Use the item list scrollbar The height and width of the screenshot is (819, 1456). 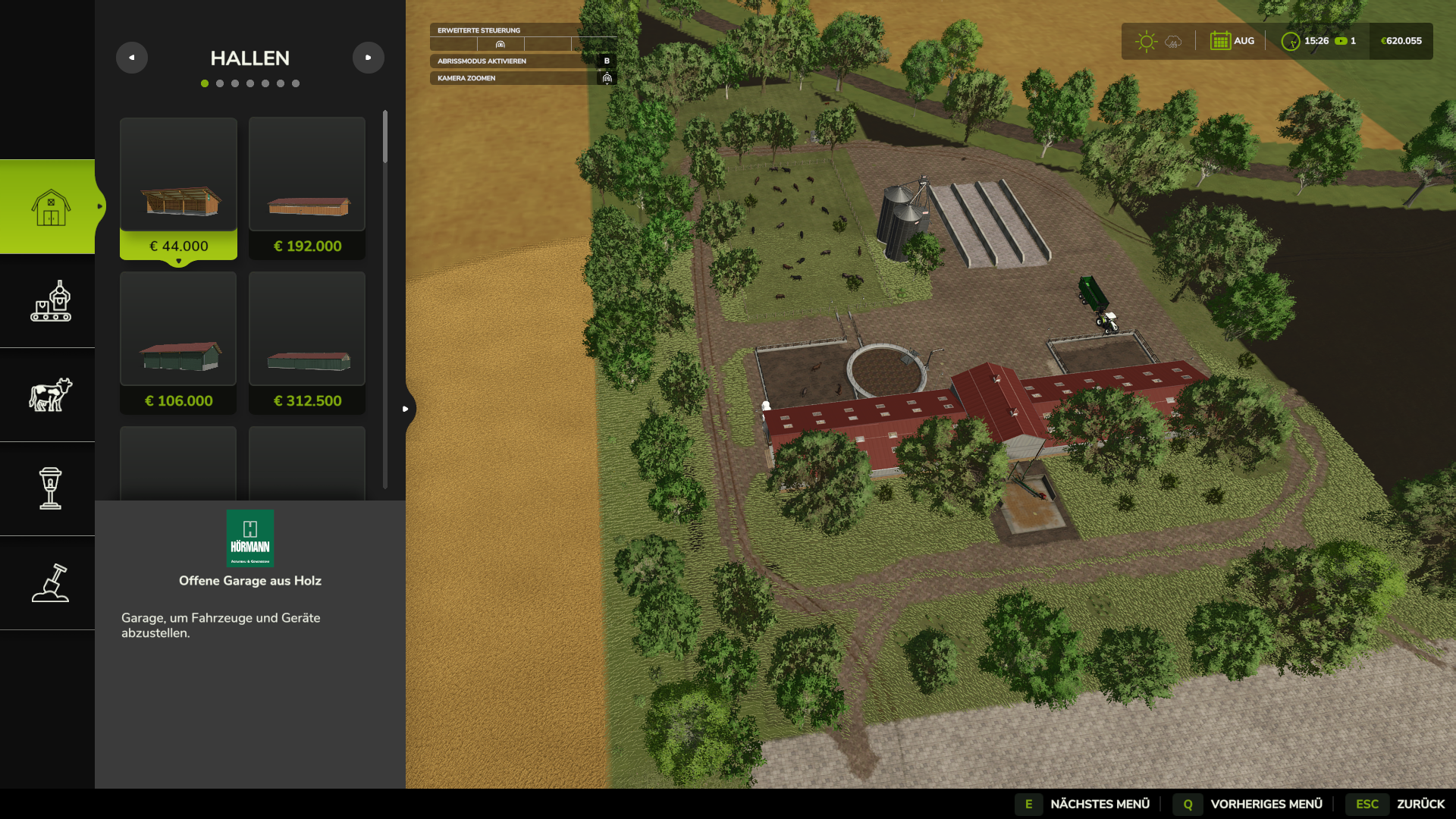385,138
